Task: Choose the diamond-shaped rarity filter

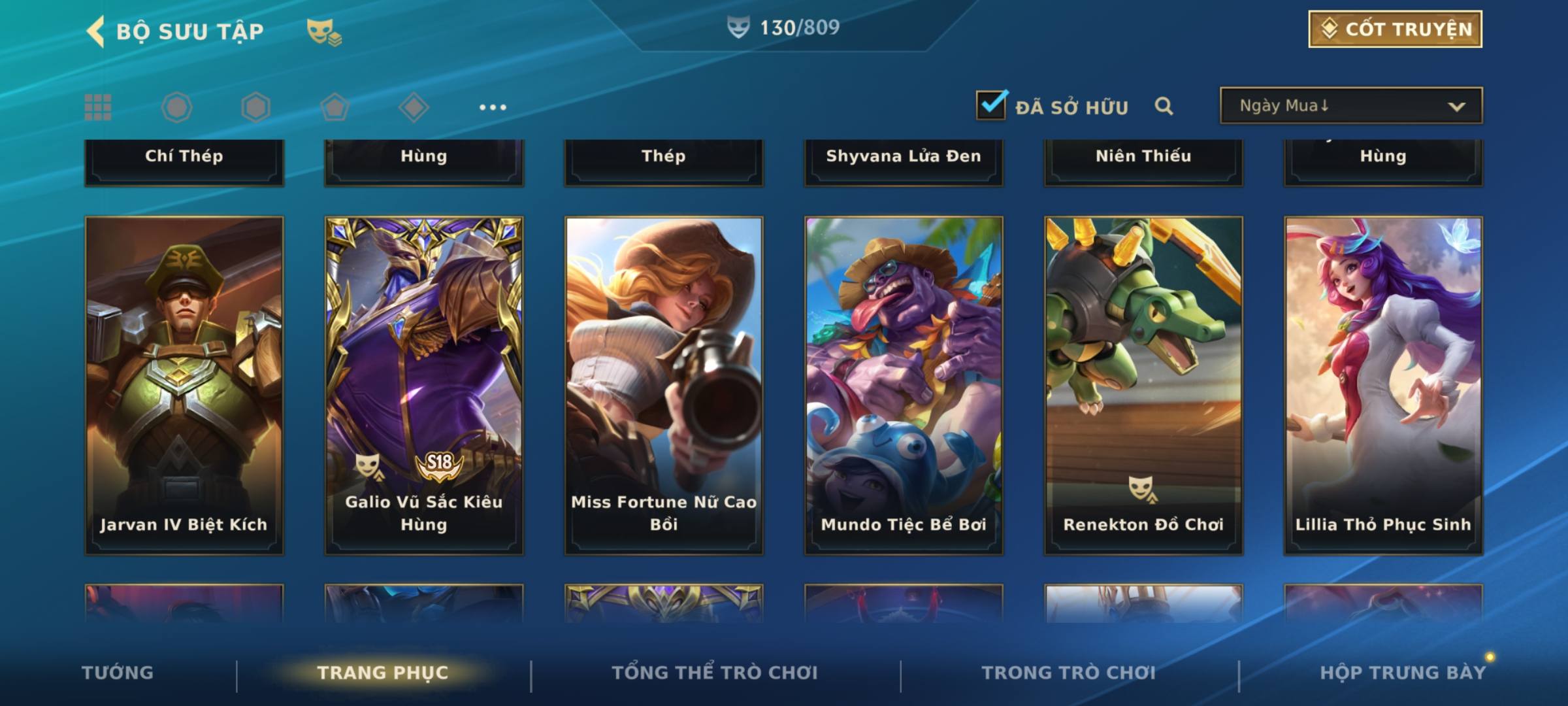Action: click(414, 107)
